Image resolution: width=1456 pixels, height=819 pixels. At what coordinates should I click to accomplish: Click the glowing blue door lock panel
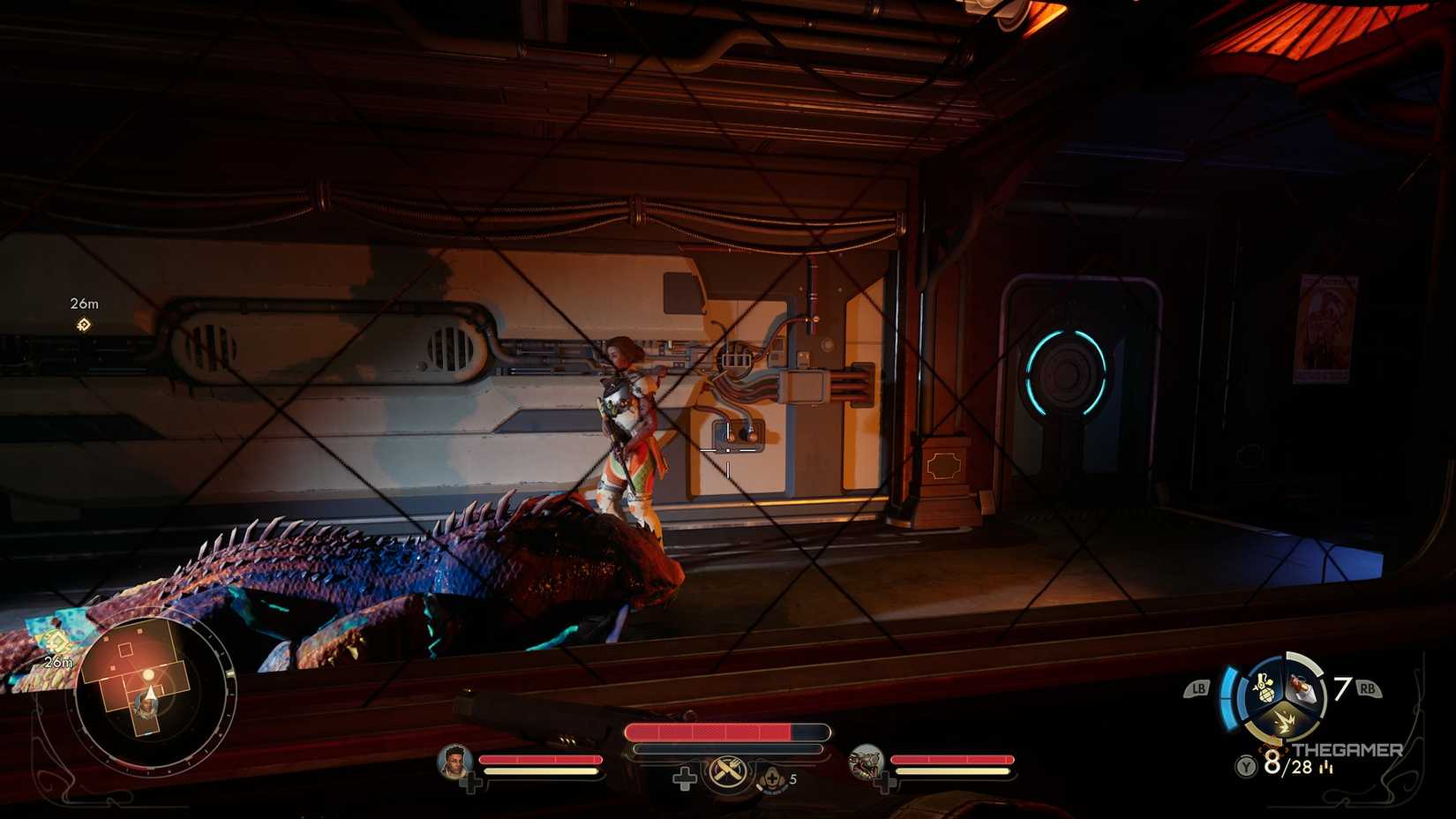(1066, 374)
